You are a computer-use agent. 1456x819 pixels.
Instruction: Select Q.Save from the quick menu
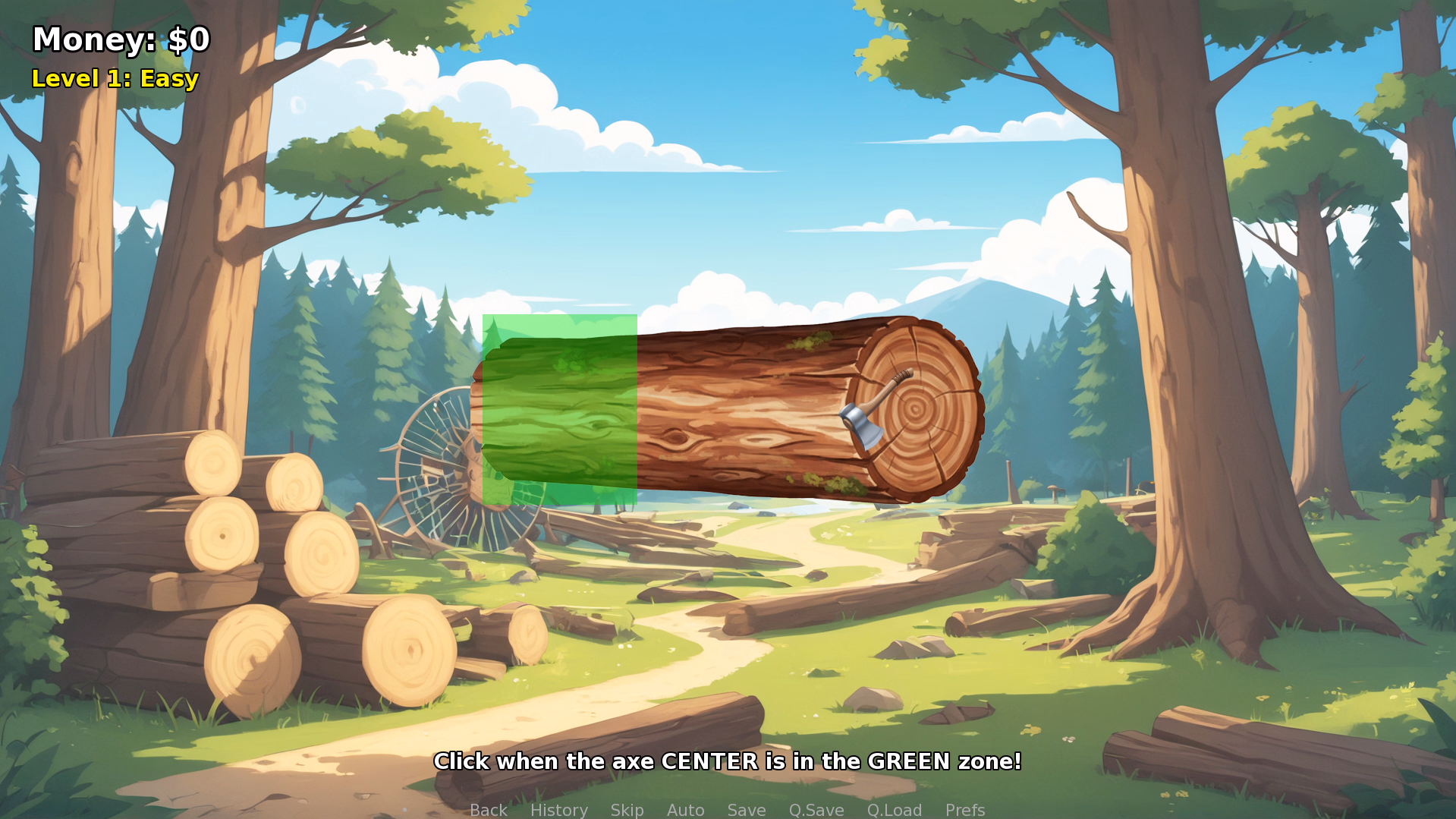816,809
